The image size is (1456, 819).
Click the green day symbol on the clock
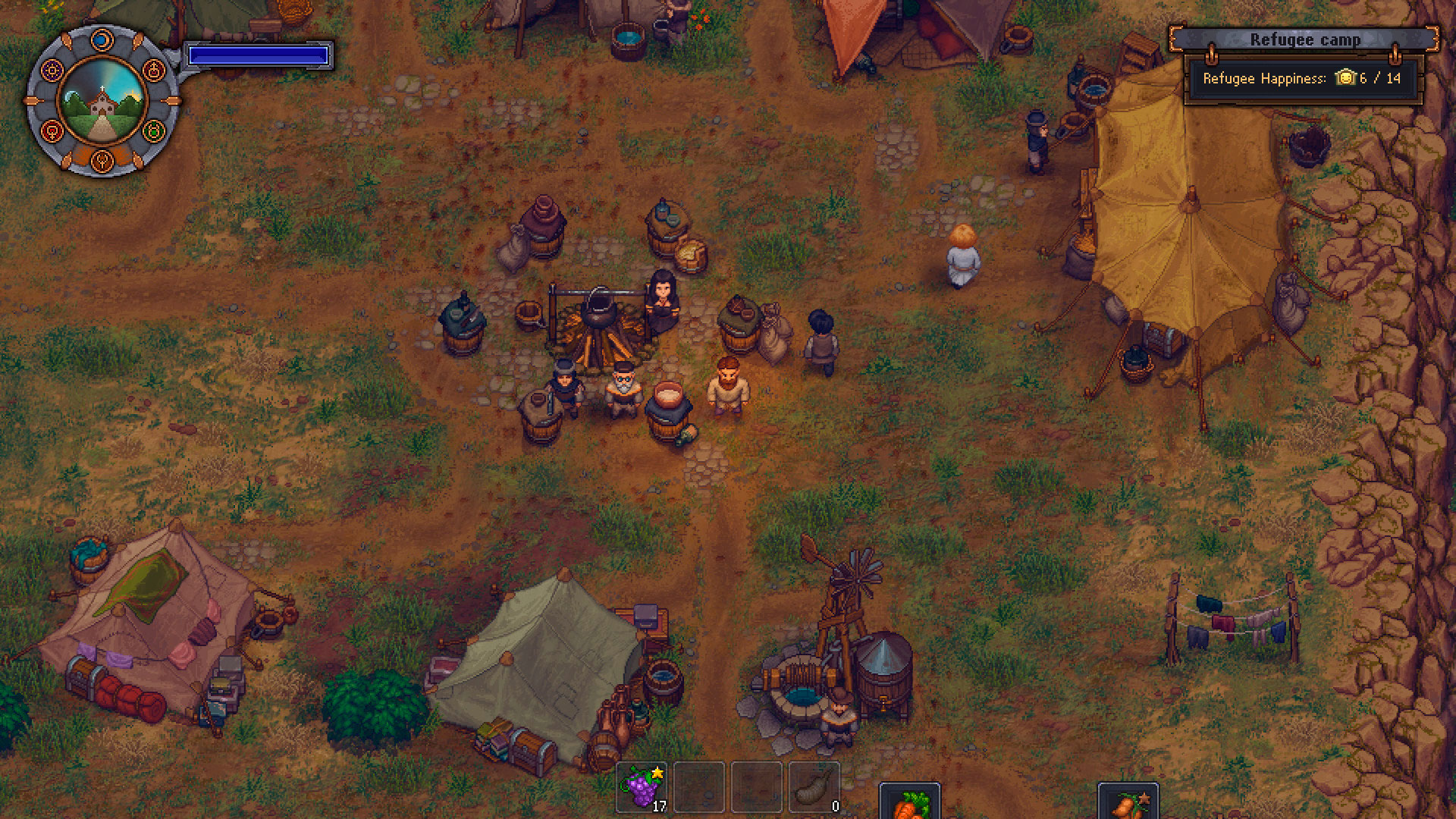coord(154,130)
